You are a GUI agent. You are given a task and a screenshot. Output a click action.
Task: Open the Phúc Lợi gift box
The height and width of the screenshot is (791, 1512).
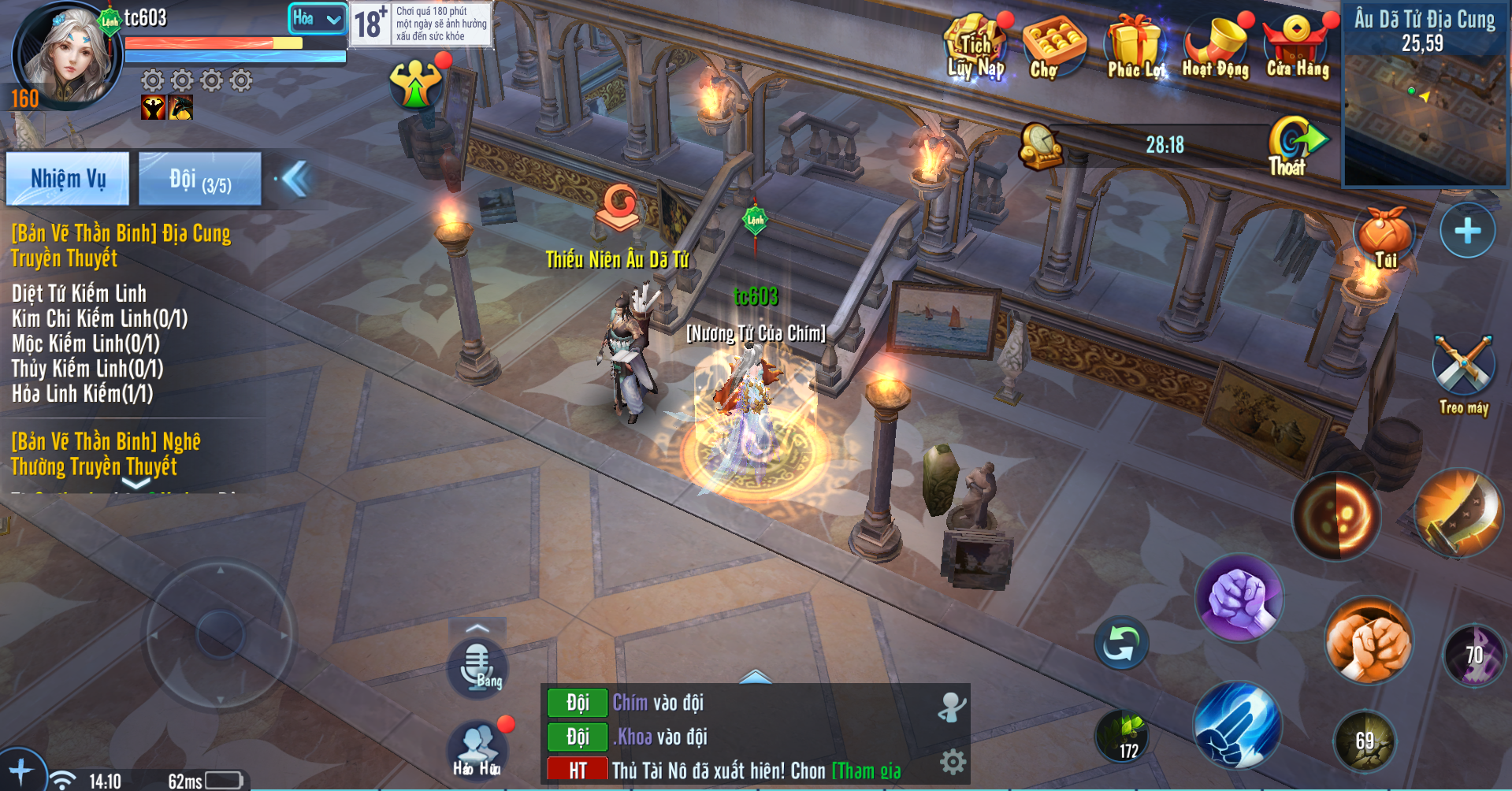1135,49
